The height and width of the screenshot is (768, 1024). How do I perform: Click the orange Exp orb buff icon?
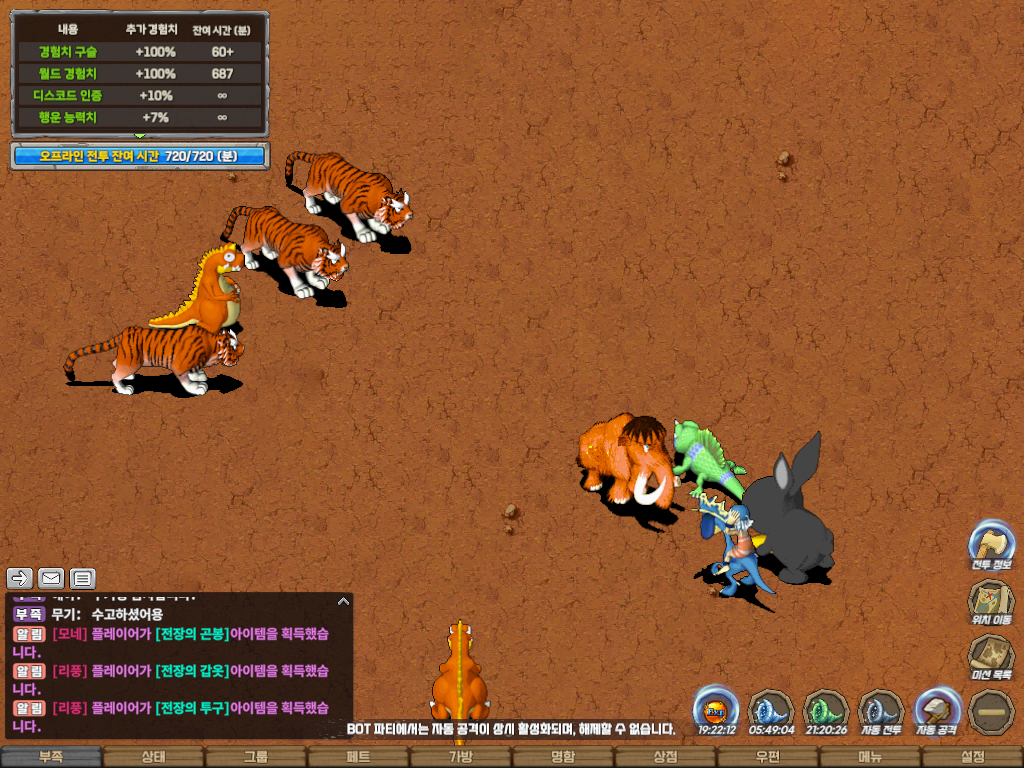[716, 710]
